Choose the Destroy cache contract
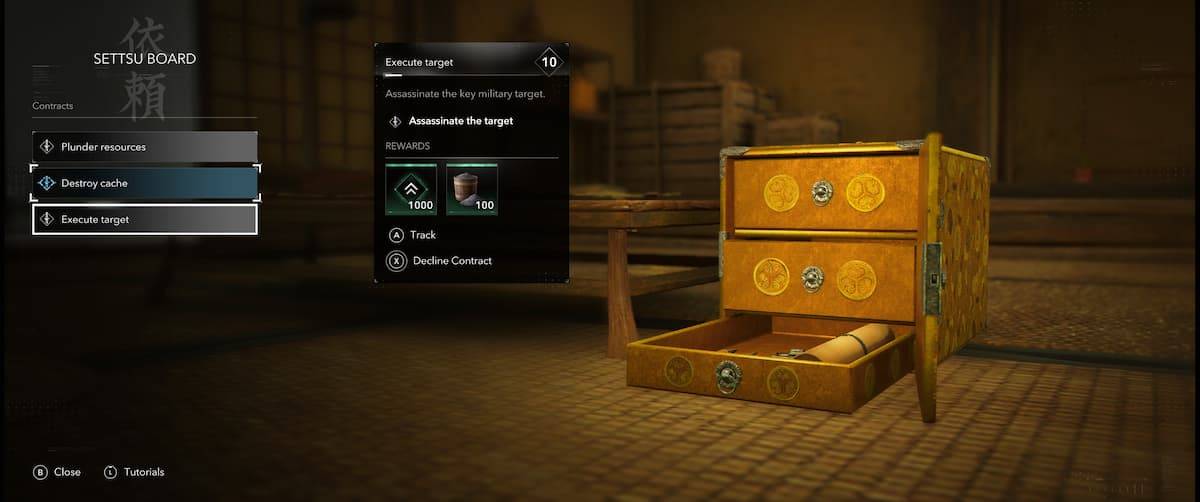This screenshot has width=1200, height=502. tap(145, 183)
